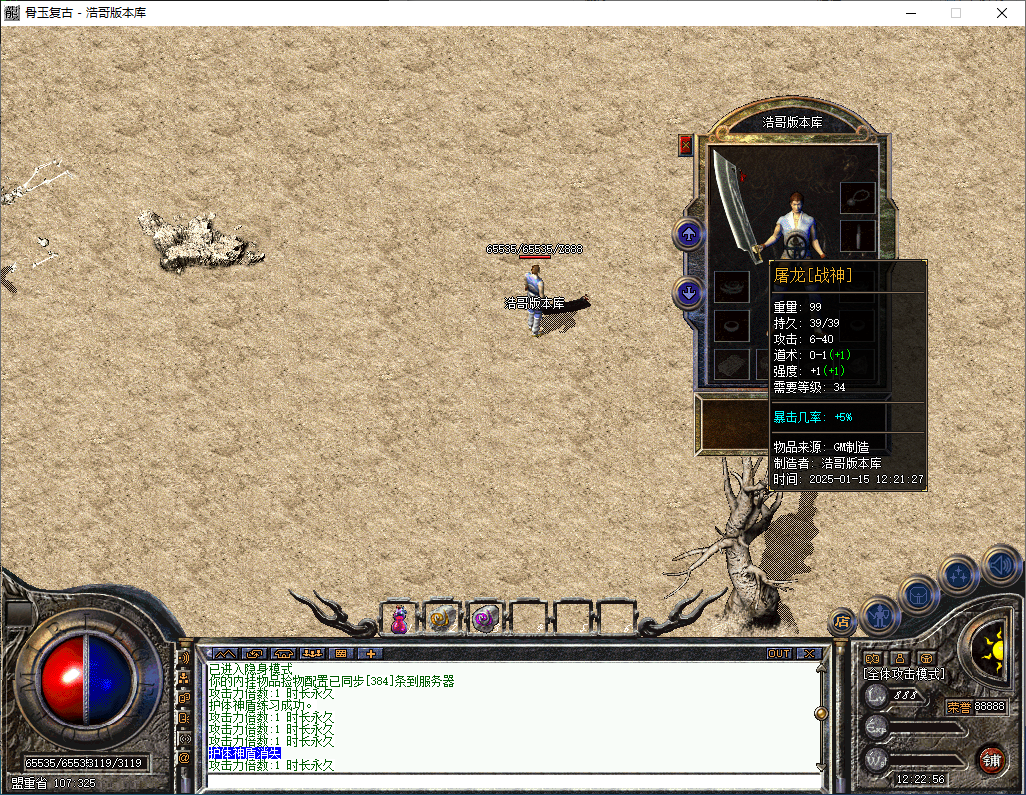Click the red 铺 stall button
Screen dimensions: 1026x795
click(991, 759)
